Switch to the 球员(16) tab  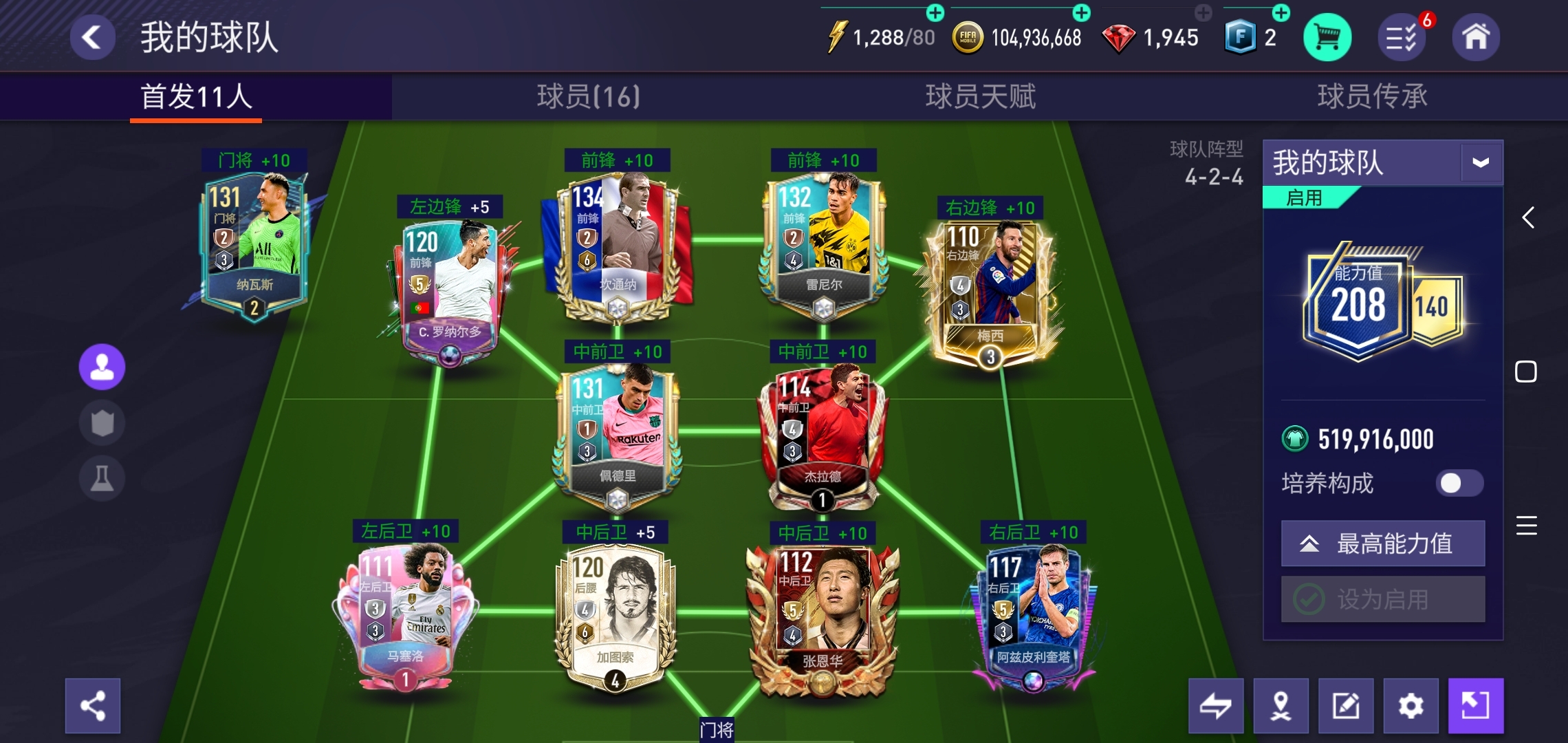[588, 96]
